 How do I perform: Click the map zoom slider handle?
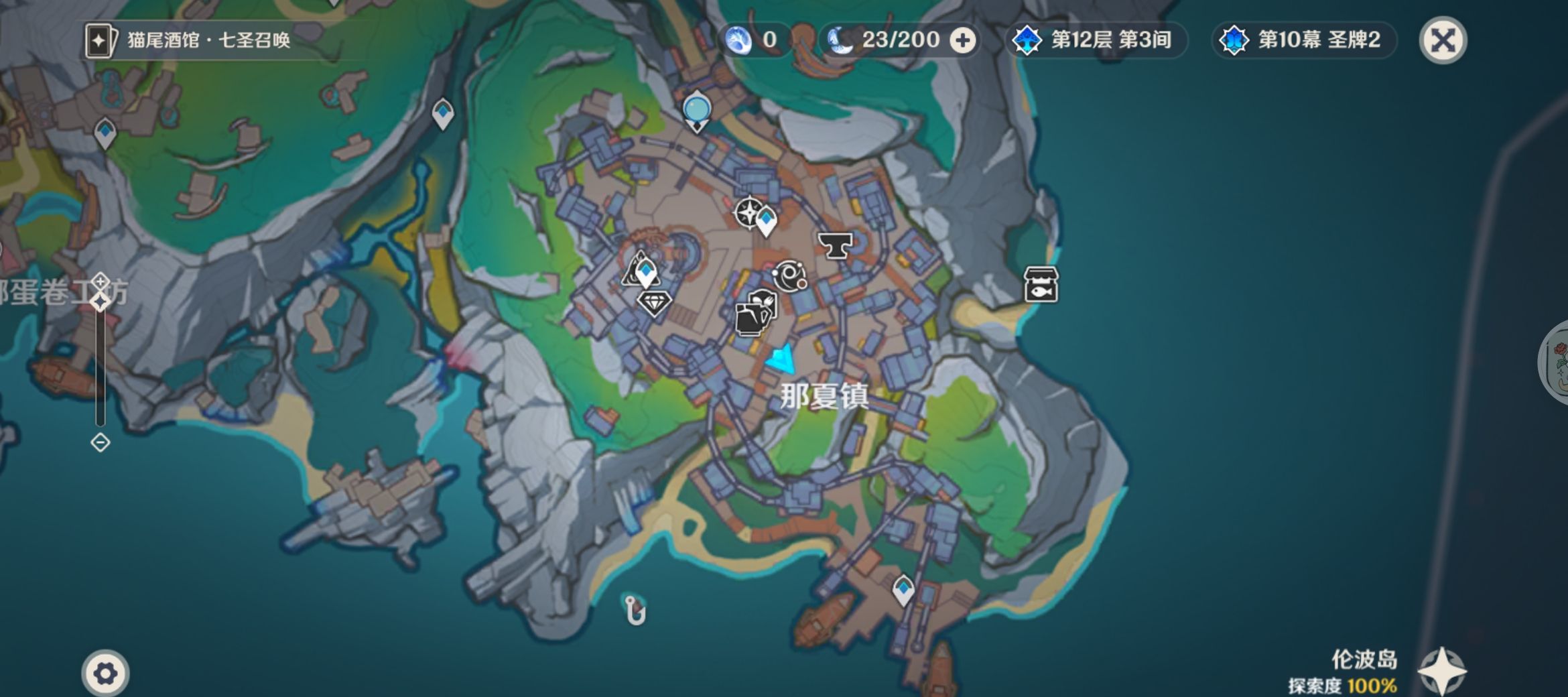[101, 302]
